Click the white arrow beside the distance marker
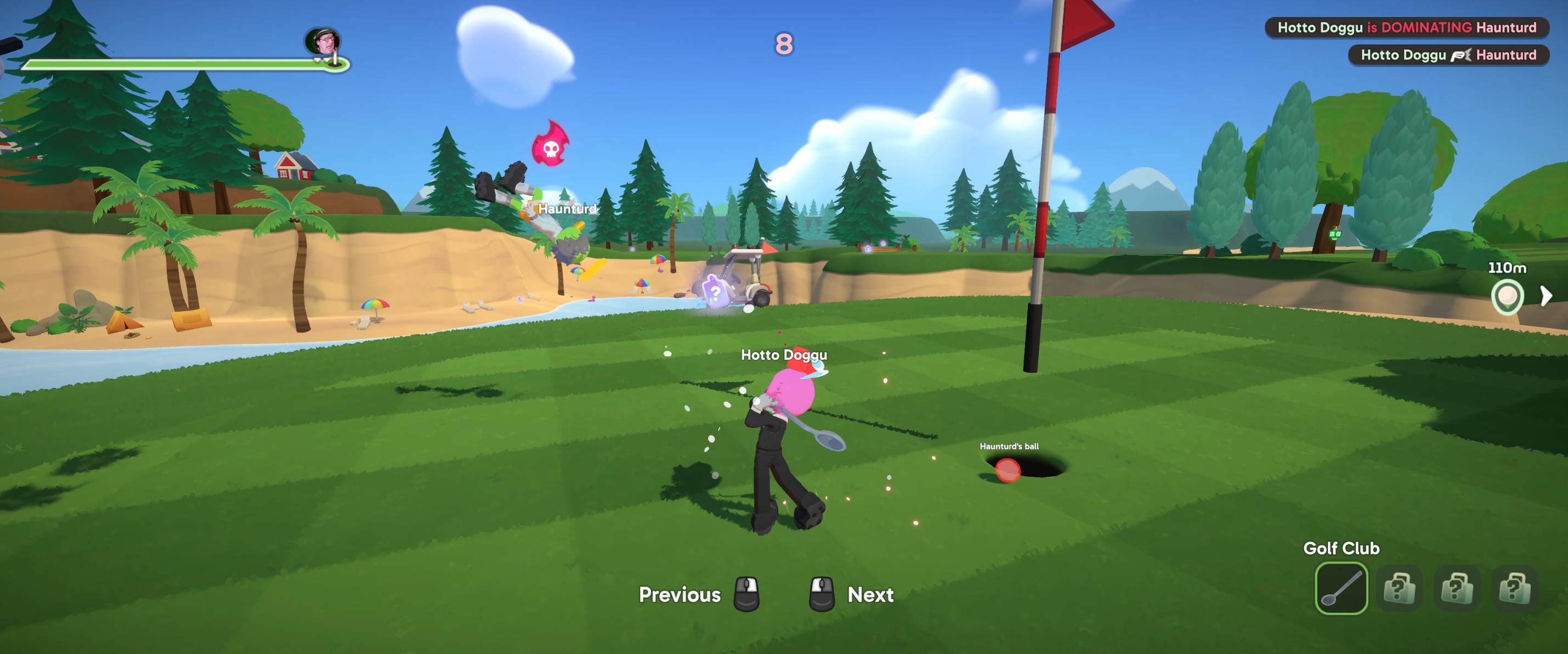Screen dimensions: 1568x654 pyautogui.click(x=1546, y=297)
